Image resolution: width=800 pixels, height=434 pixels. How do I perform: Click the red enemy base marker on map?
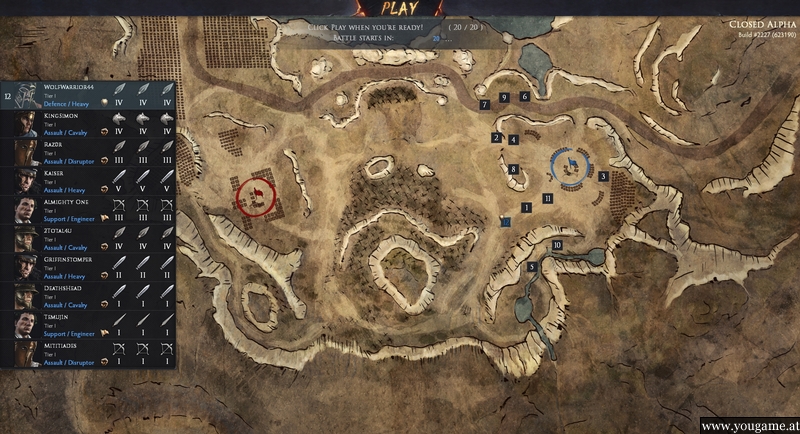coord(256,194)
